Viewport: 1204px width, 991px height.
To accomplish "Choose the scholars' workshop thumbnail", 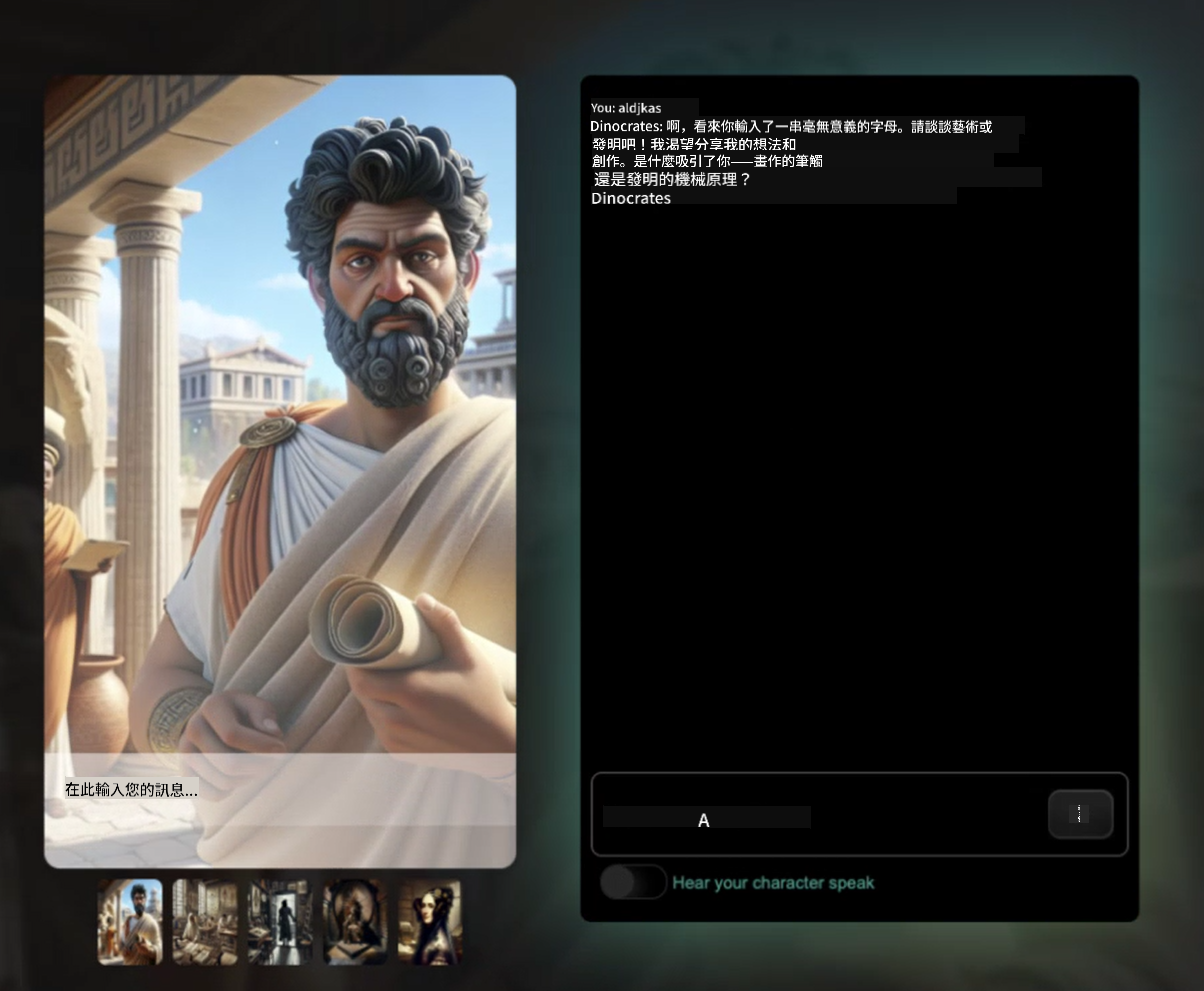I will [205, 922].
